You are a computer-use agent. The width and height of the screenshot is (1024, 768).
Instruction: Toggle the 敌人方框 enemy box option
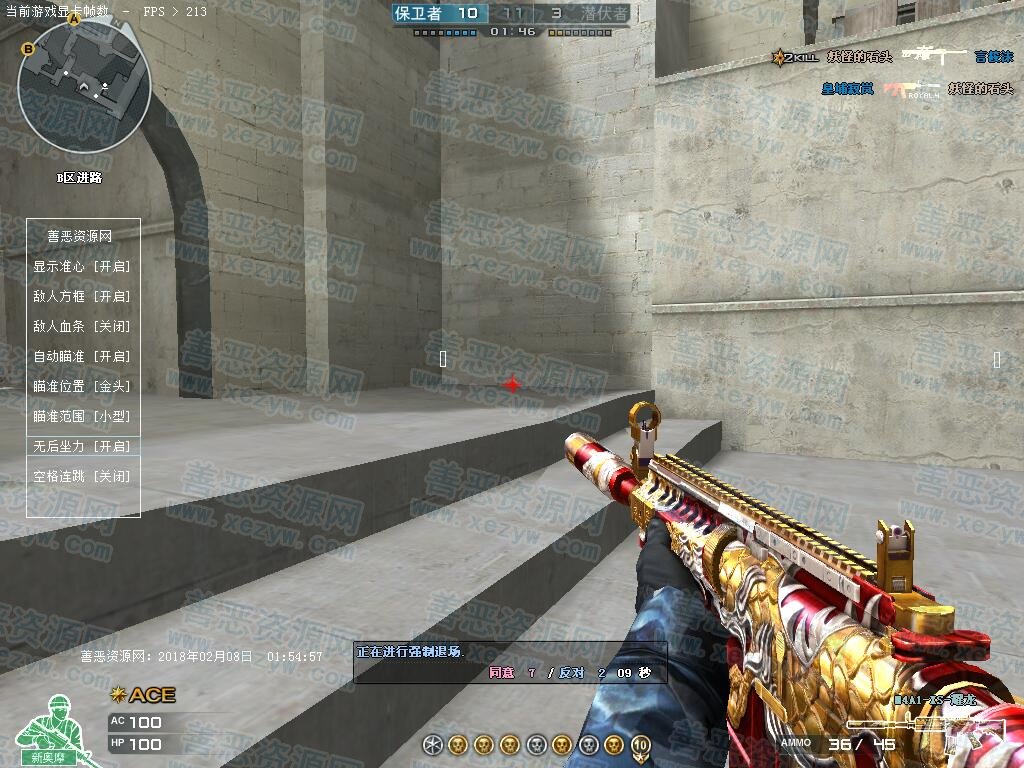click(x=82, y=297)
